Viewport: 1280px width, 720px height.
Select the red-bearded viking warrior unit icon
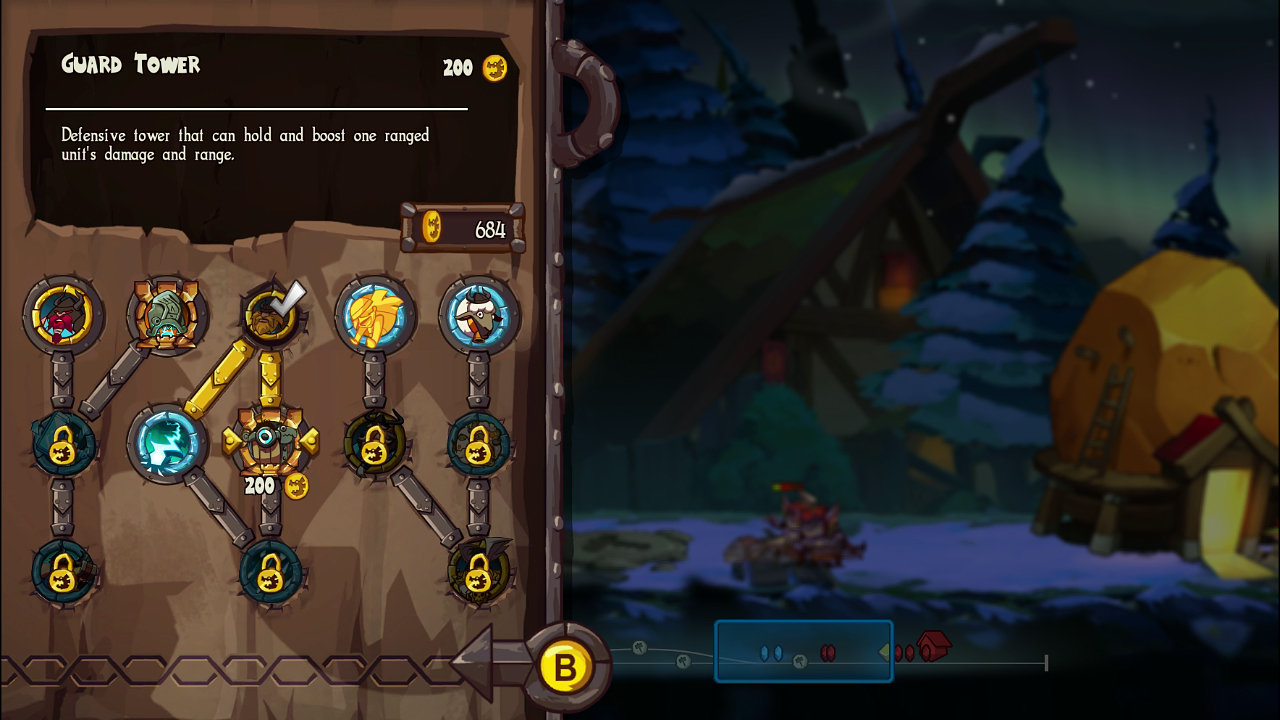[x=63, y=313]
